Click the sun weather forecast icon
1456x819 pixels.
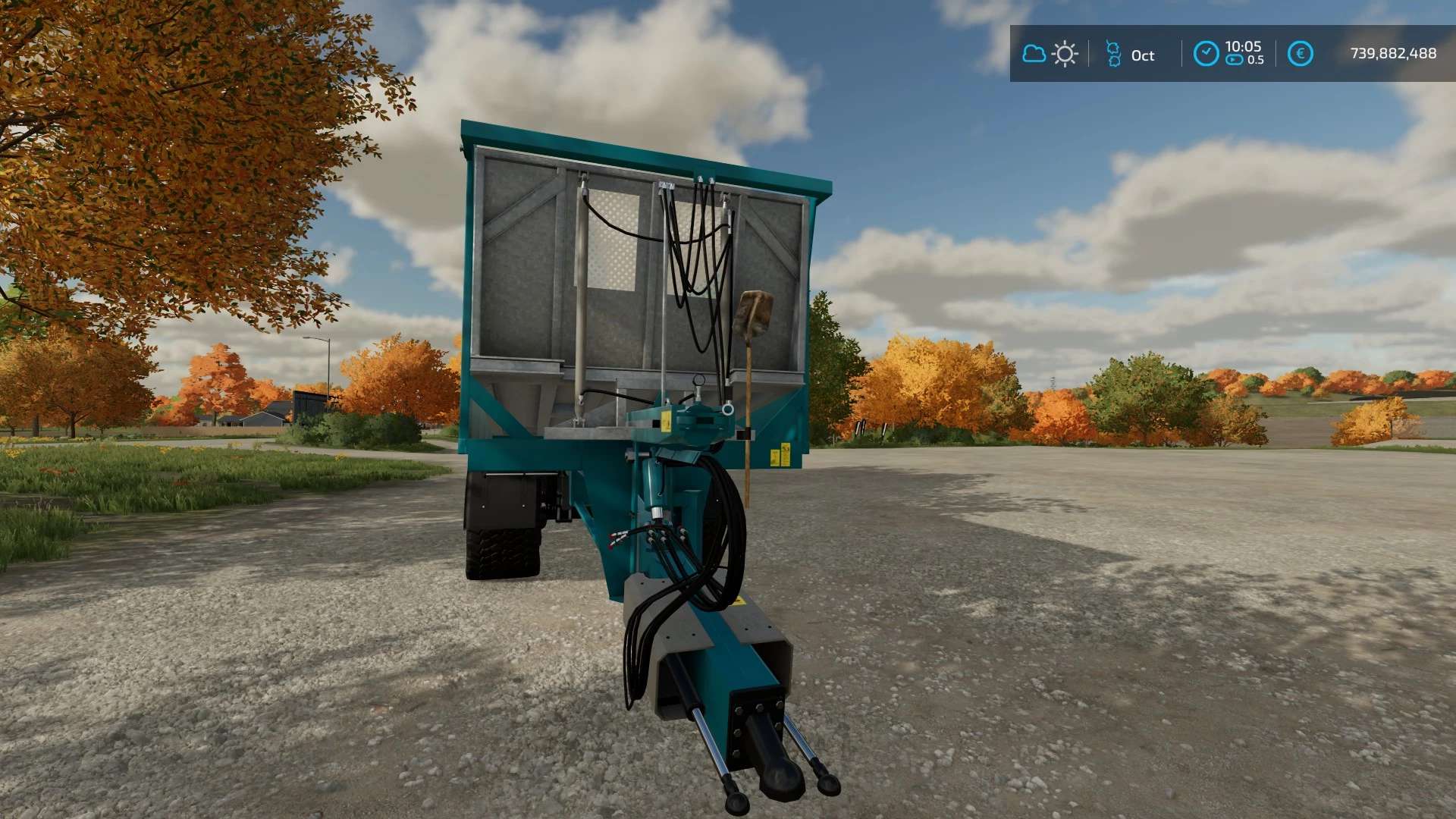click(1065, 54)
